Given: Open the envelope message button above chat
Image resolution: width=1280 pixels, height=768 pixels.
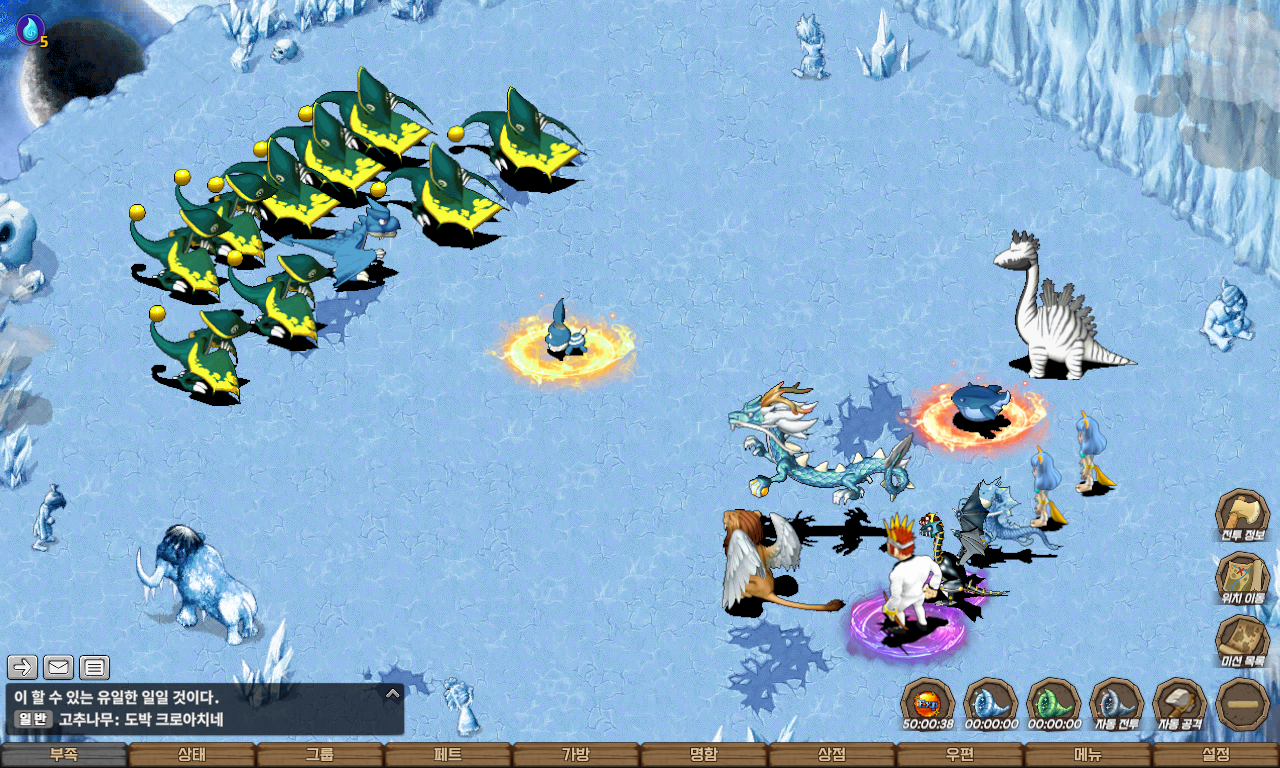Looking at the screenshot, I should click(58, 667).
